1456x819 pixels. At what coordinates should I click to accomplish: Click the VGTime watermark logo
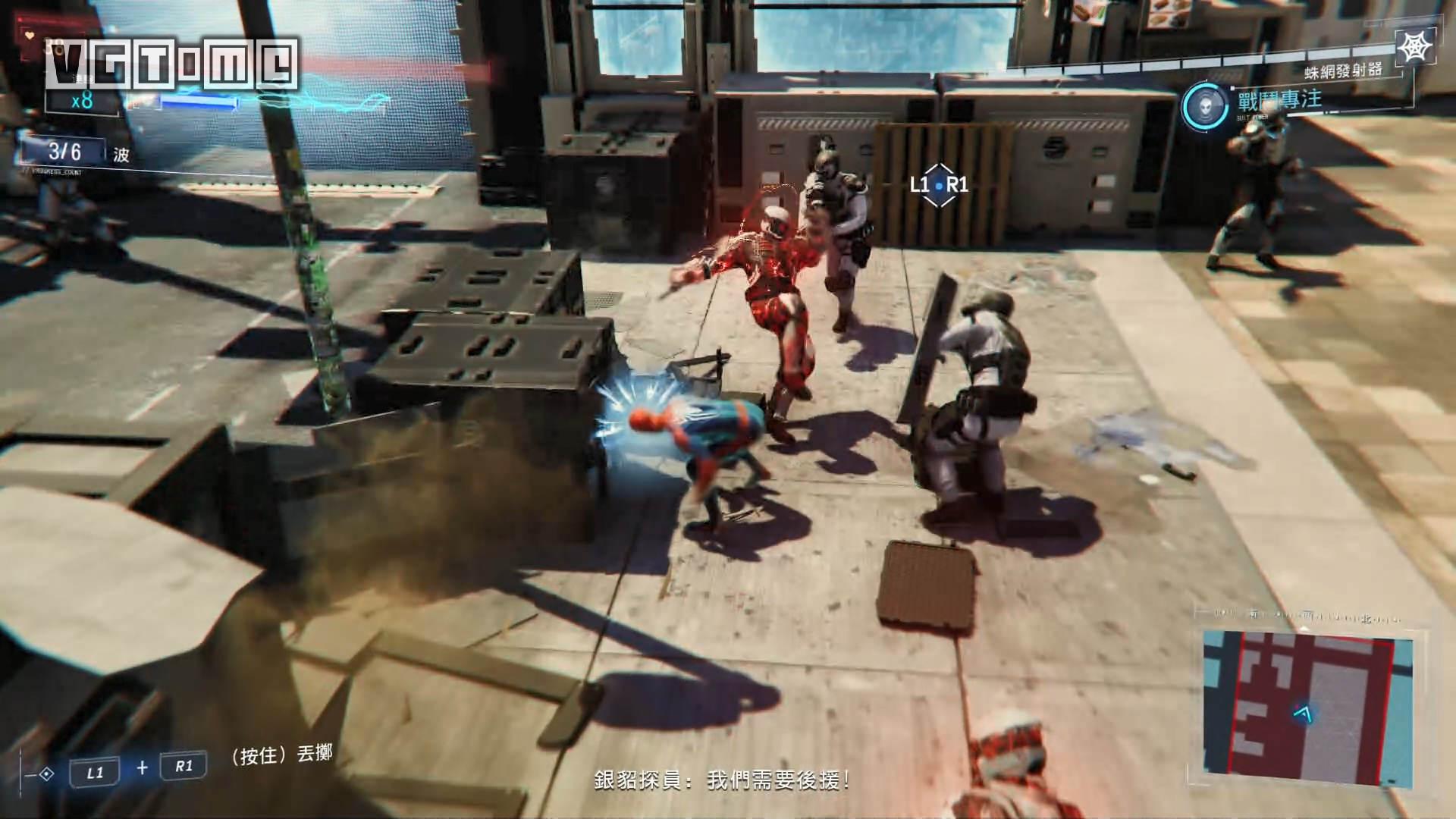[x=171, y=64]
